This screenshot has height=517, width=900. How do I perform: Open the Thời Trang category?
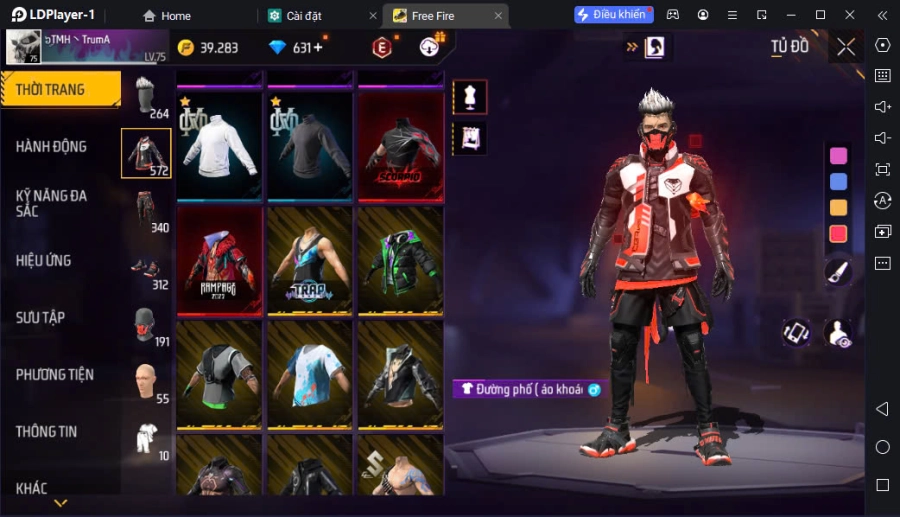tap(60, 90)
